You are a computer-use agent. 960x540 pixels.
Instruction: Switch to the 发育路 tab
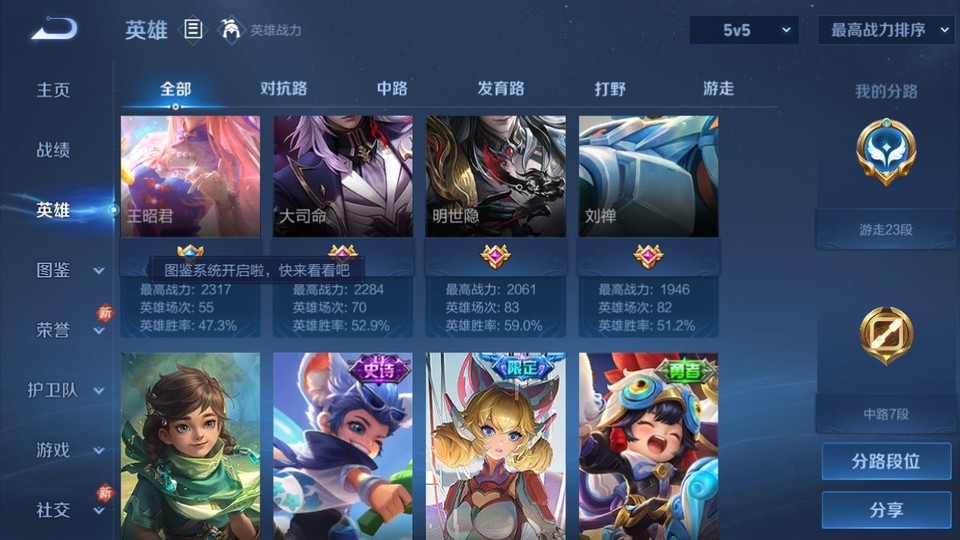click(501, 89)
